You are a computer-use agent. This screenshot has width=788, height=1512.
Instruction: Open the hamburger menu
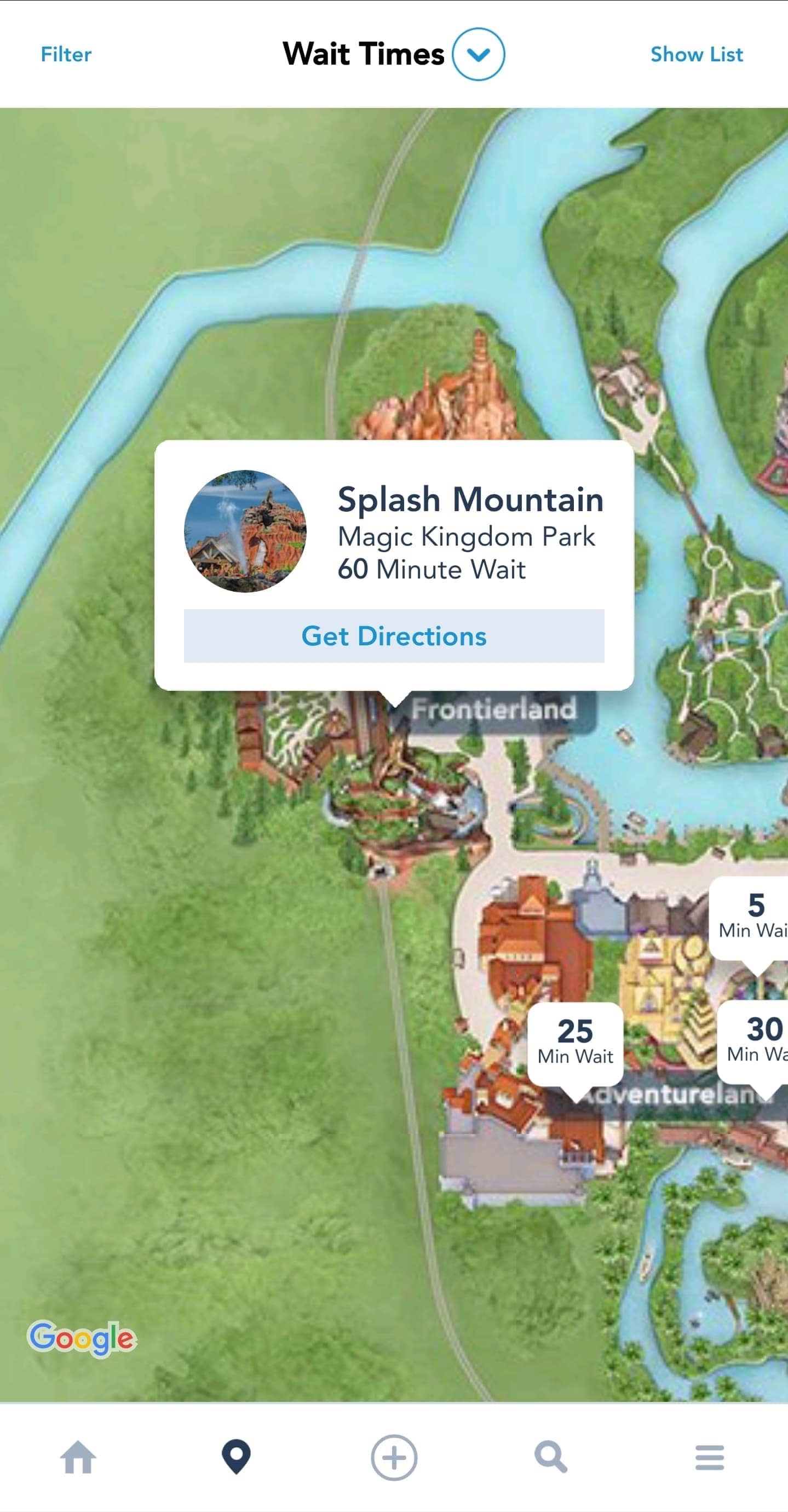click(x=709, y=1457)
